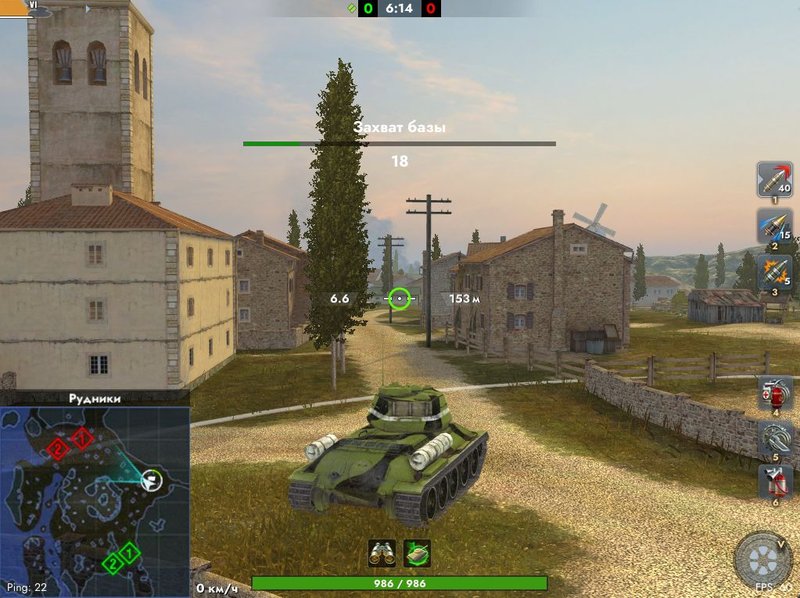Use the repair kit consumable in slot 4
800x598 pixels.
[775, 393]
